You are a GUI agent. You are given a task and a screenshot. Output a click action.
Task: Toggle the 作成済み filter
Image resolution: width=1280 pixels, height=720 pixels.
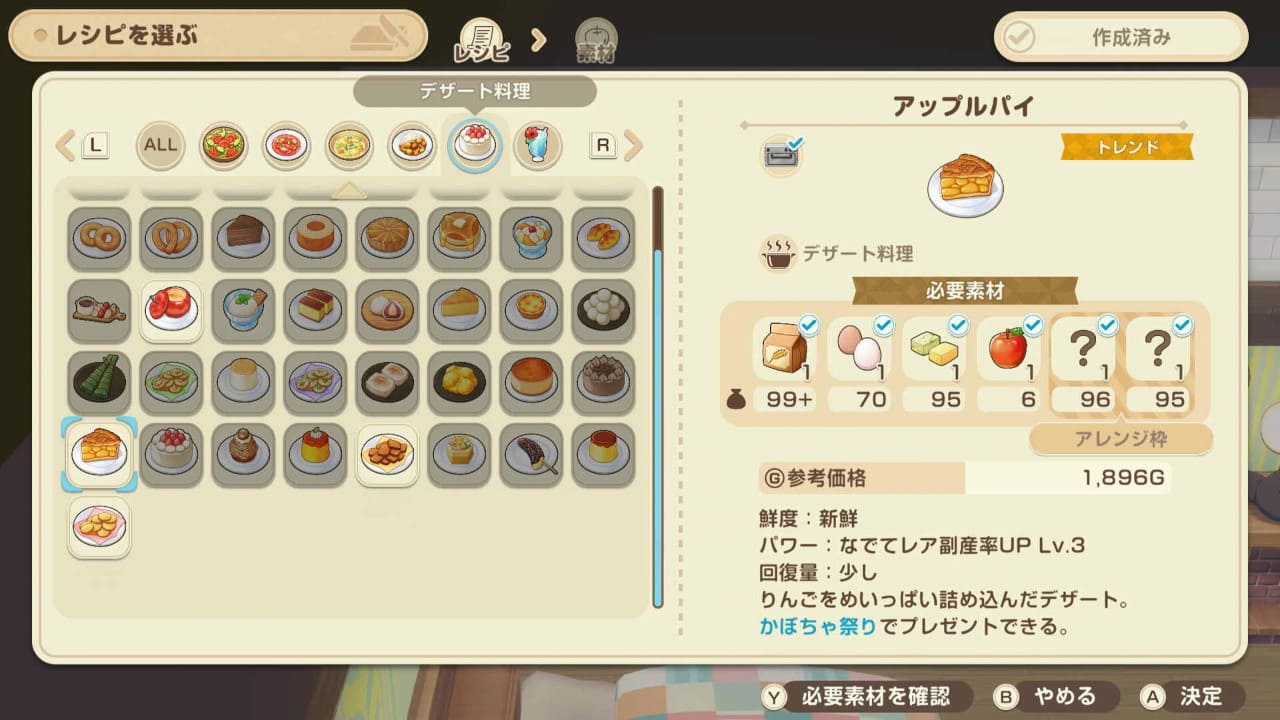[x=1121, y=38]
